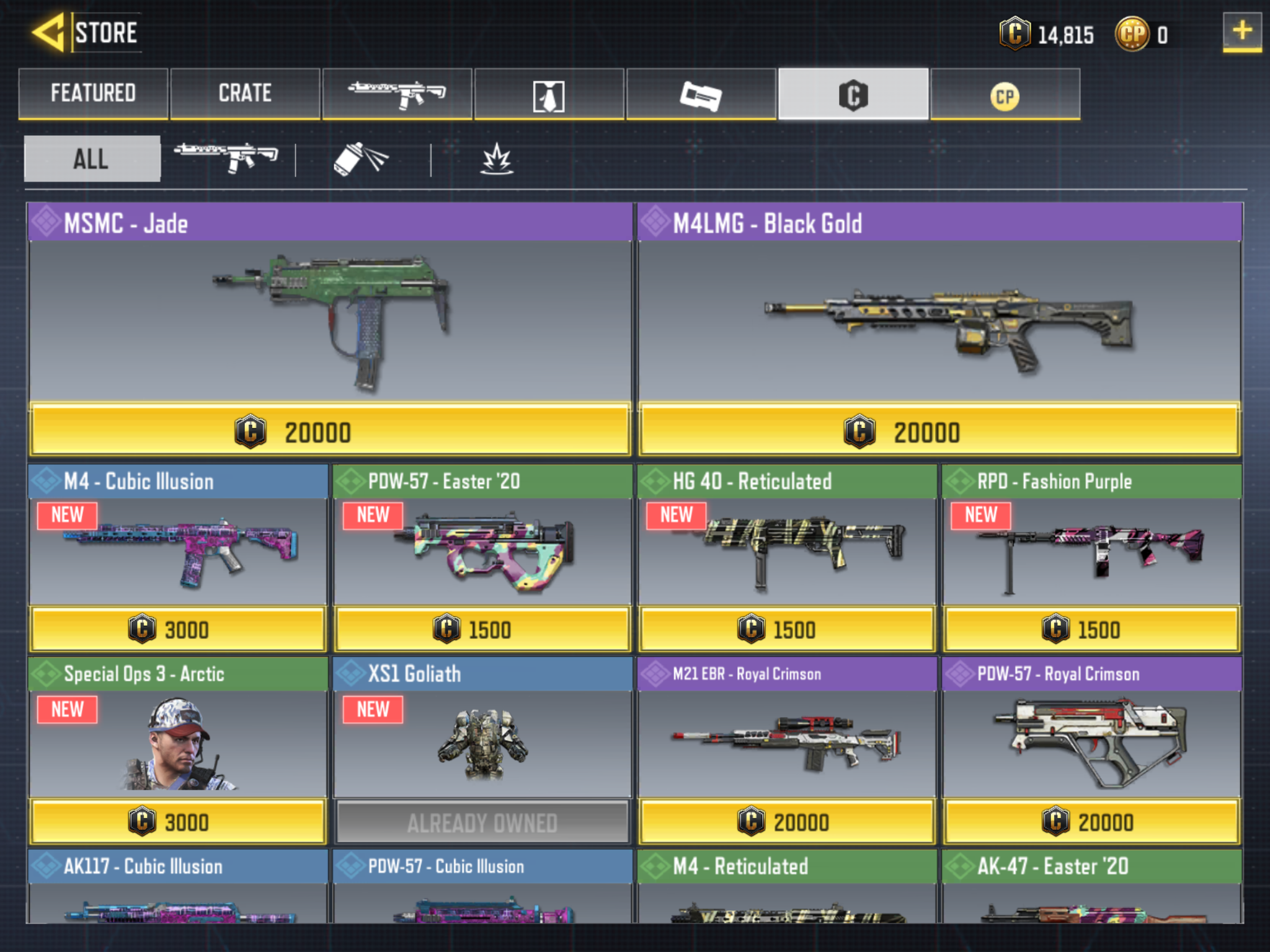Viewport: 1270px width, 952px height.
Task: Buy M21 EBR - Royal Crimson for 20000
Action: 786,822
